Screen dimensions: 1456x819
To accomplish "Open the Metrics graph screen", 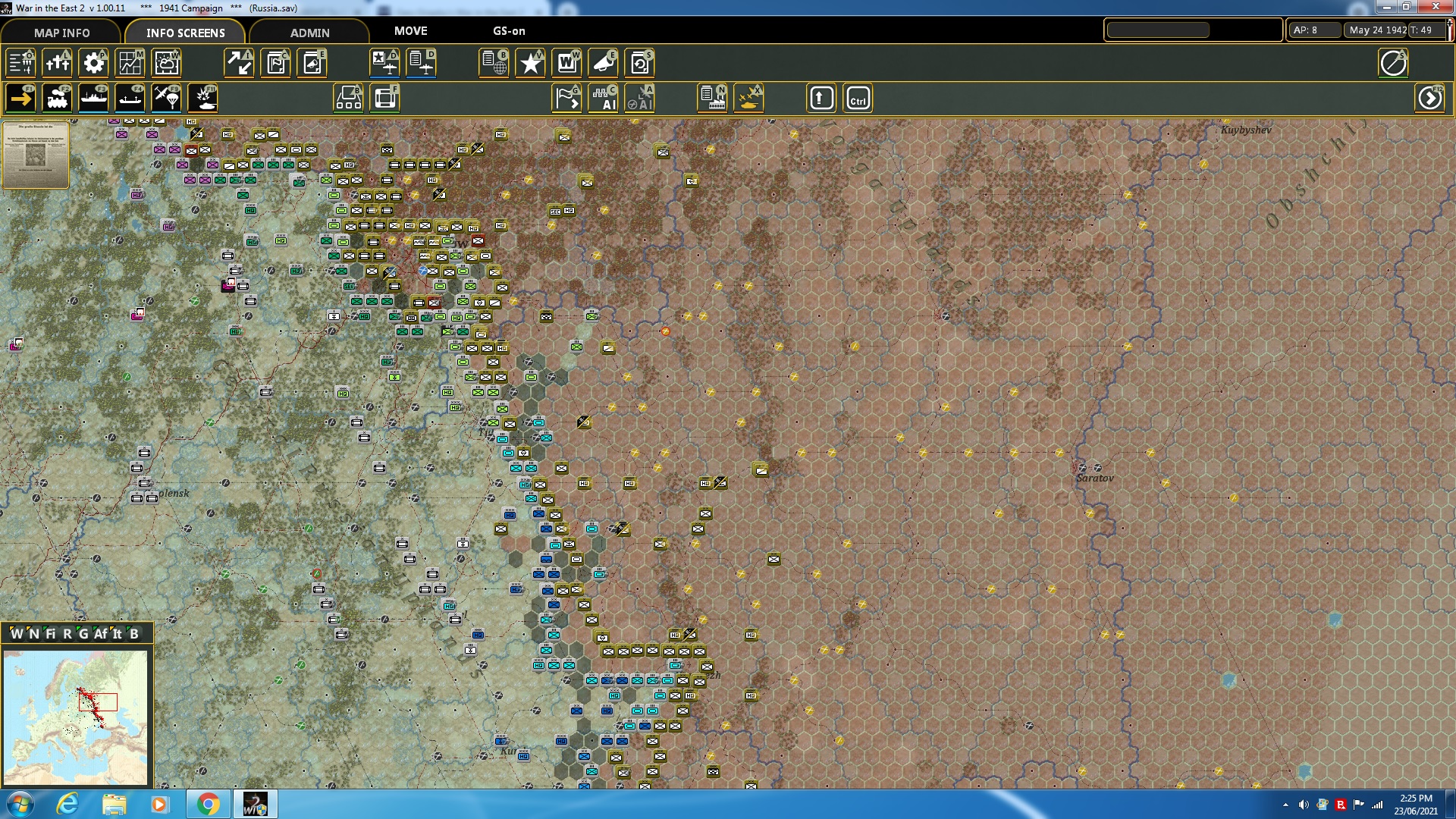I will coord(130,64).
